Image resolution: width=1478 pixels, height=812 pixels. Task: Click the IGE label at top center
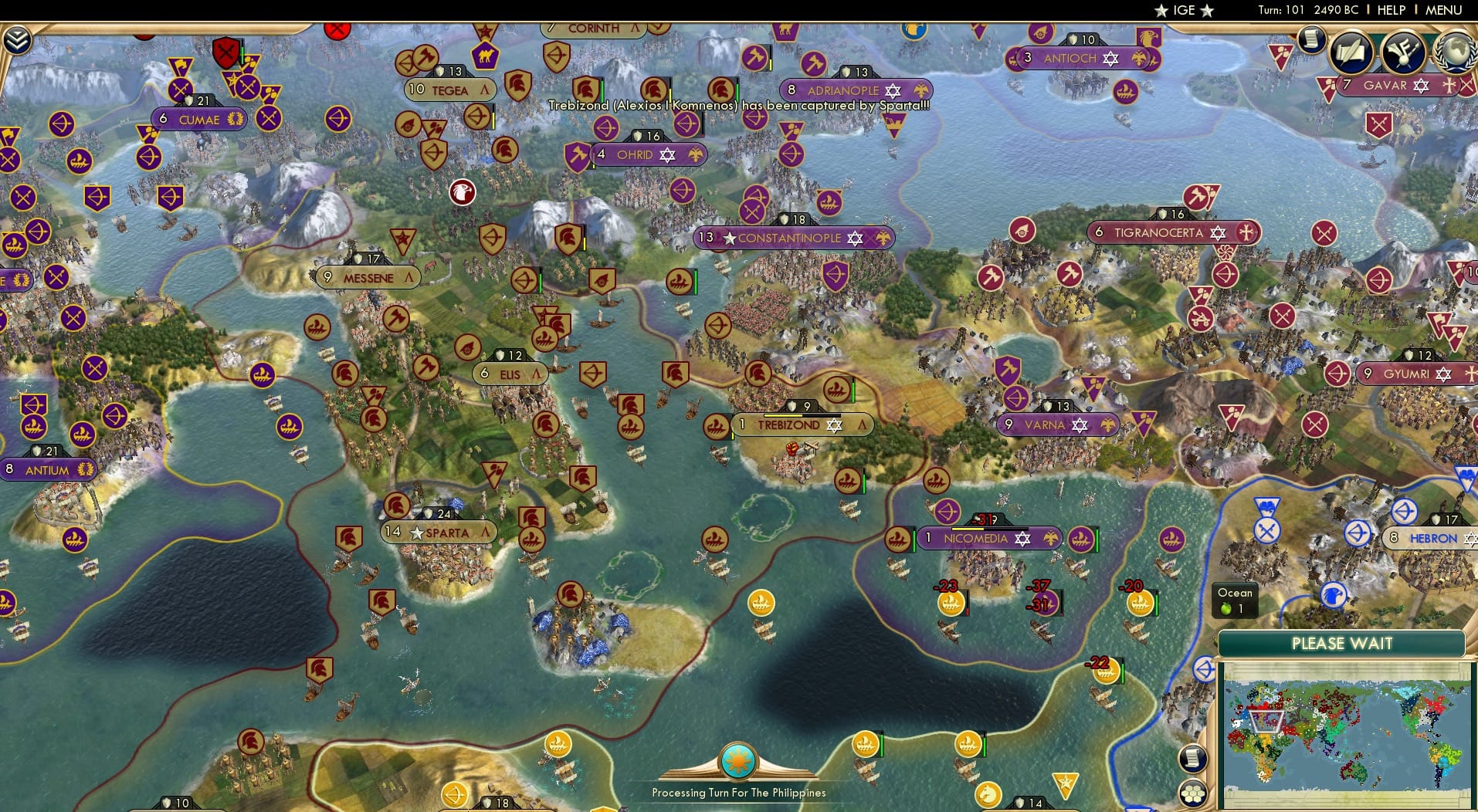click(1184, 10)
